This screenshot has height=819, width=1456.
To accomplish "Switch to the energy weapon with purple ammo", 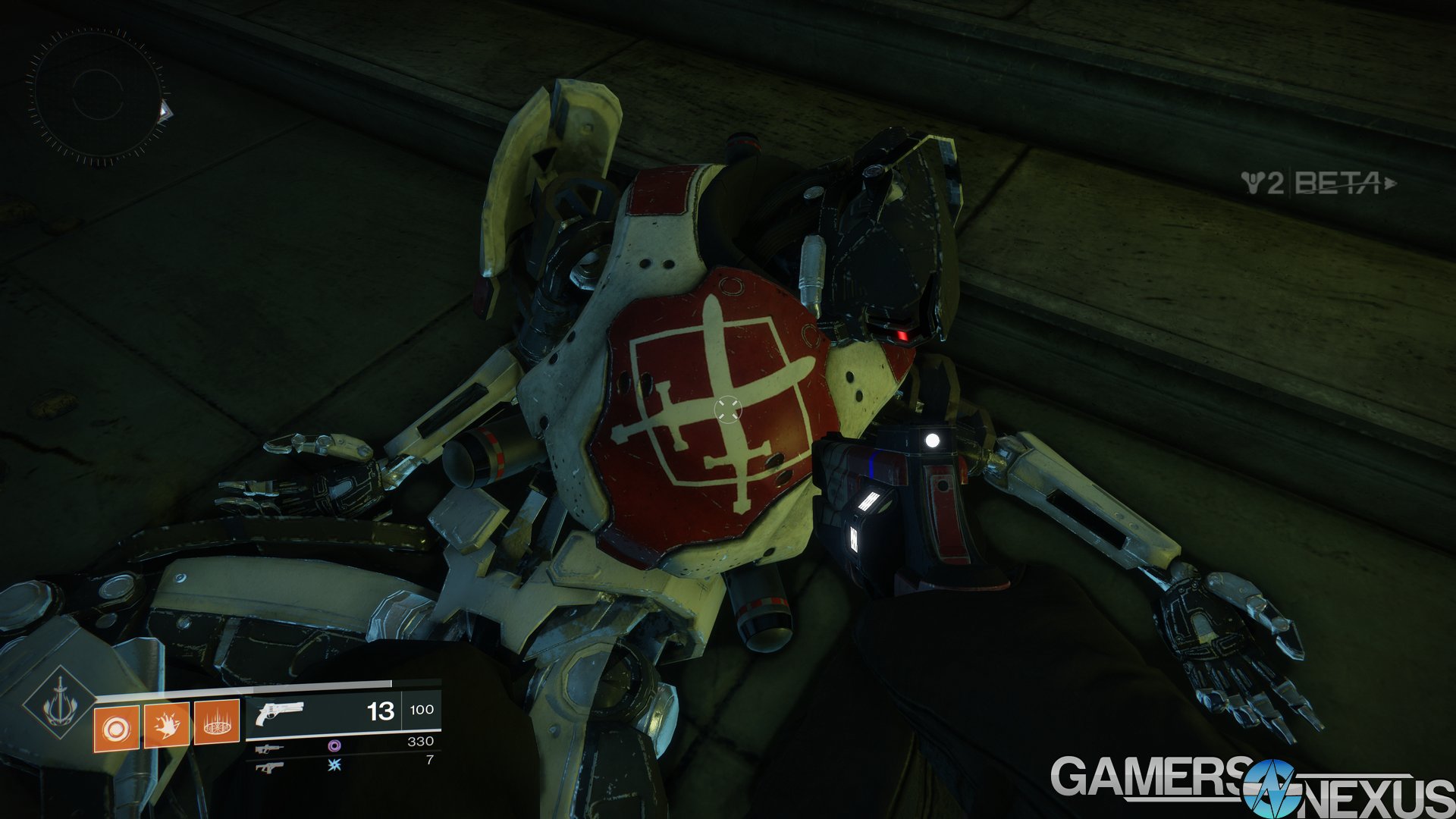I will pyautogui.click(x=269, y=748).
